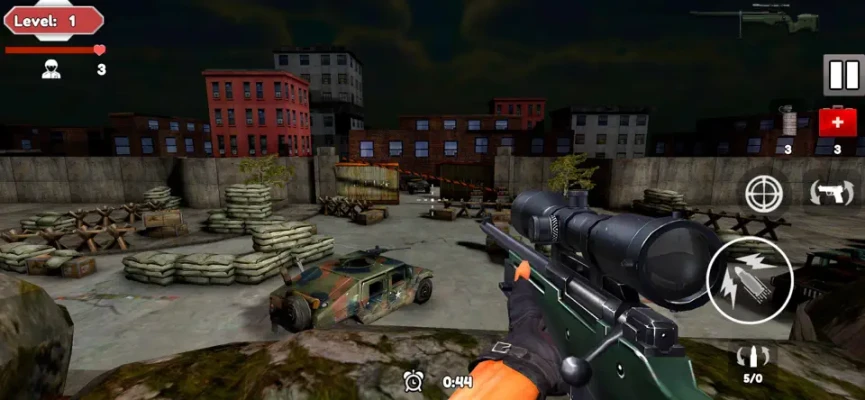Viewport: 865px width, 400px height.
Task: Tap the bullet fire button
Action: click(x=750, y=281)
